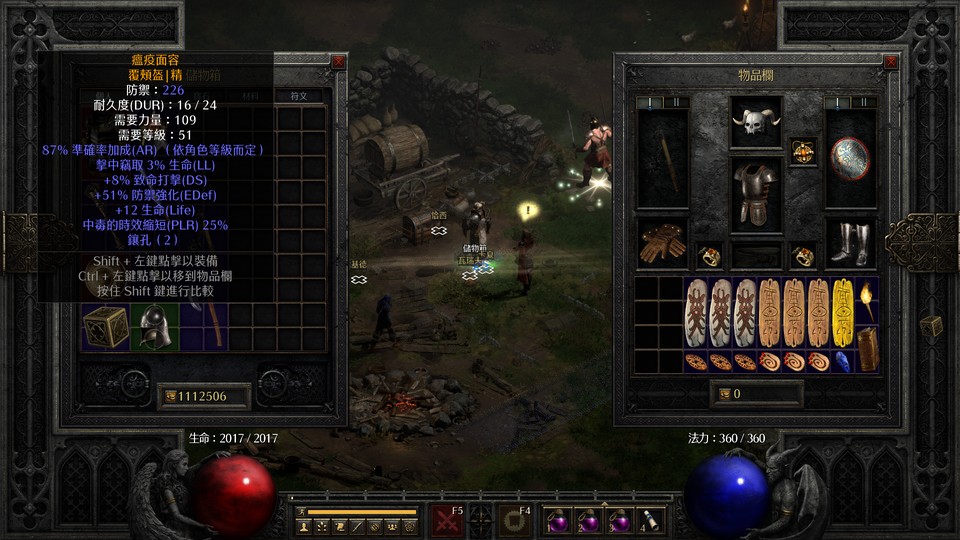Use the purple potion in belt slot 1
The height and width of the screenshot is (540, 960).
[555, 519]
